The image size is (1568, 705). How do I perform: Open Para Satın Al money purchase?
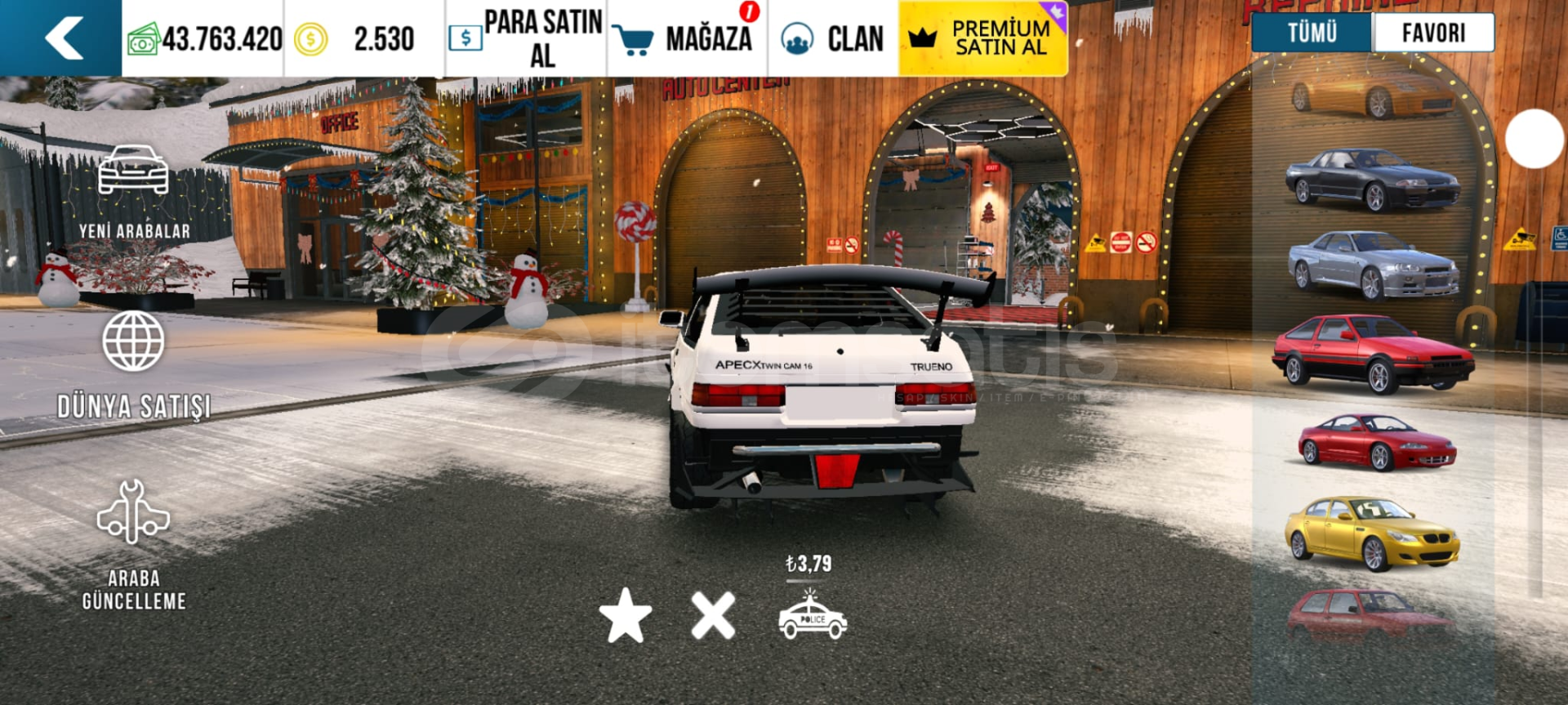click(x=527, y=38)
